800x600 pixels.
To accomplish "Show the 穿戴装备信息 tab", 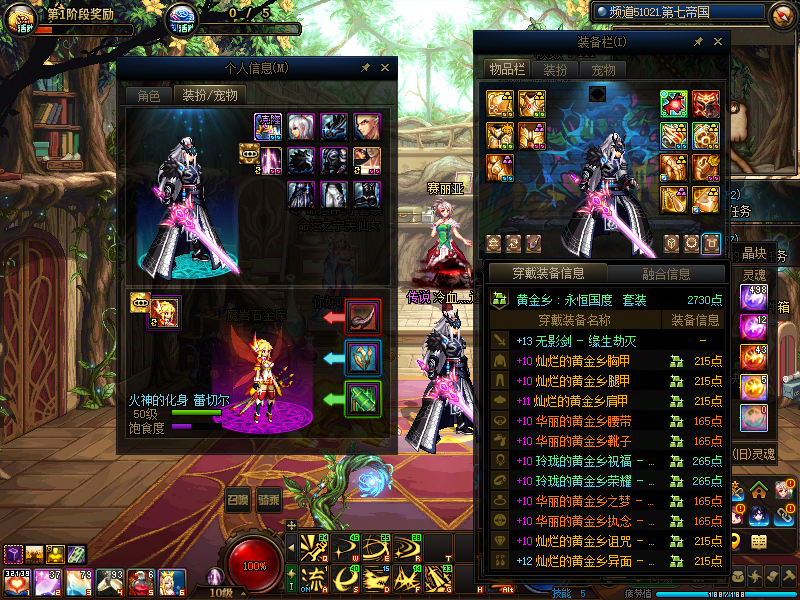I will (x=547, y=273).
